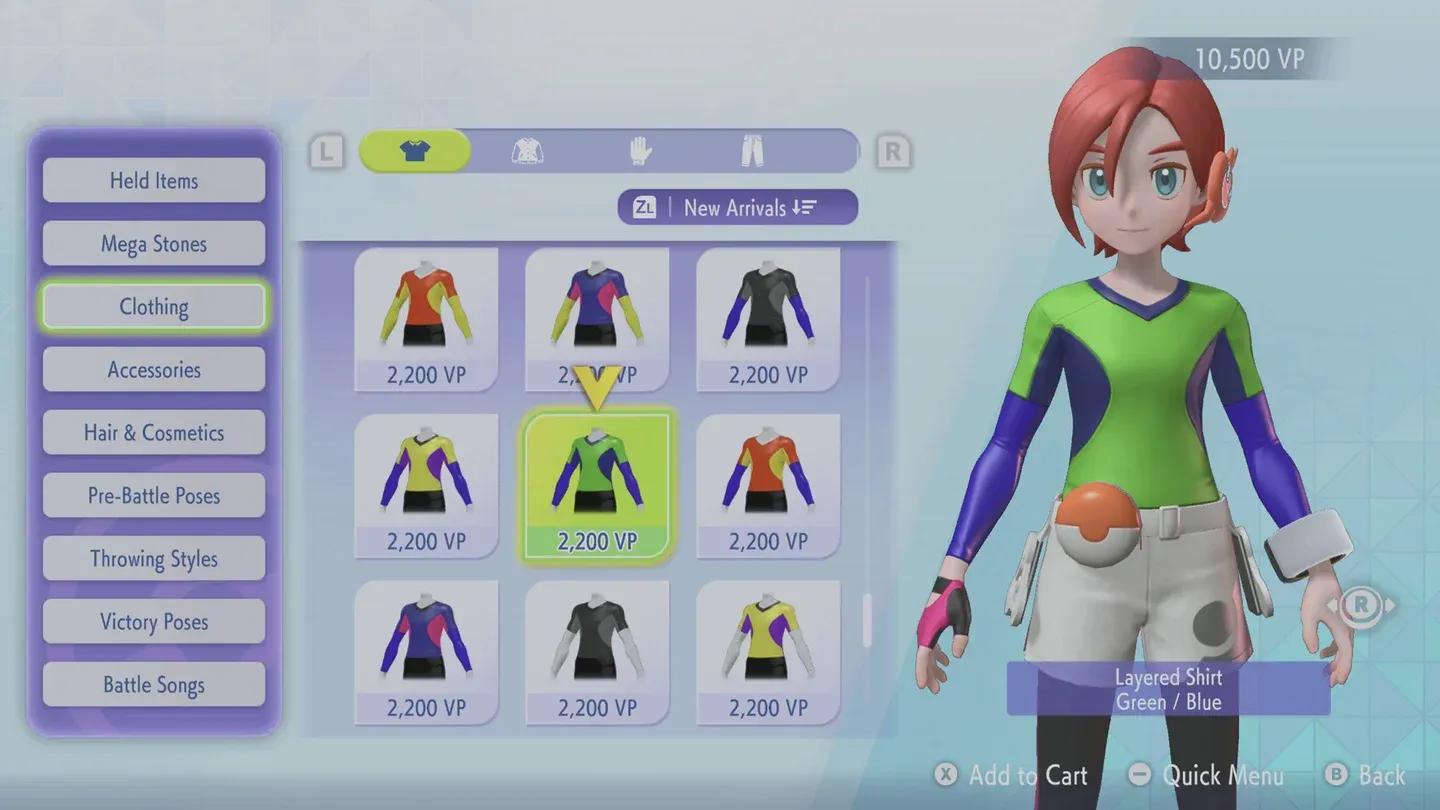Open the Battle Songs section
Viewport: 1440px width, 810px height.
click(153, 684)
